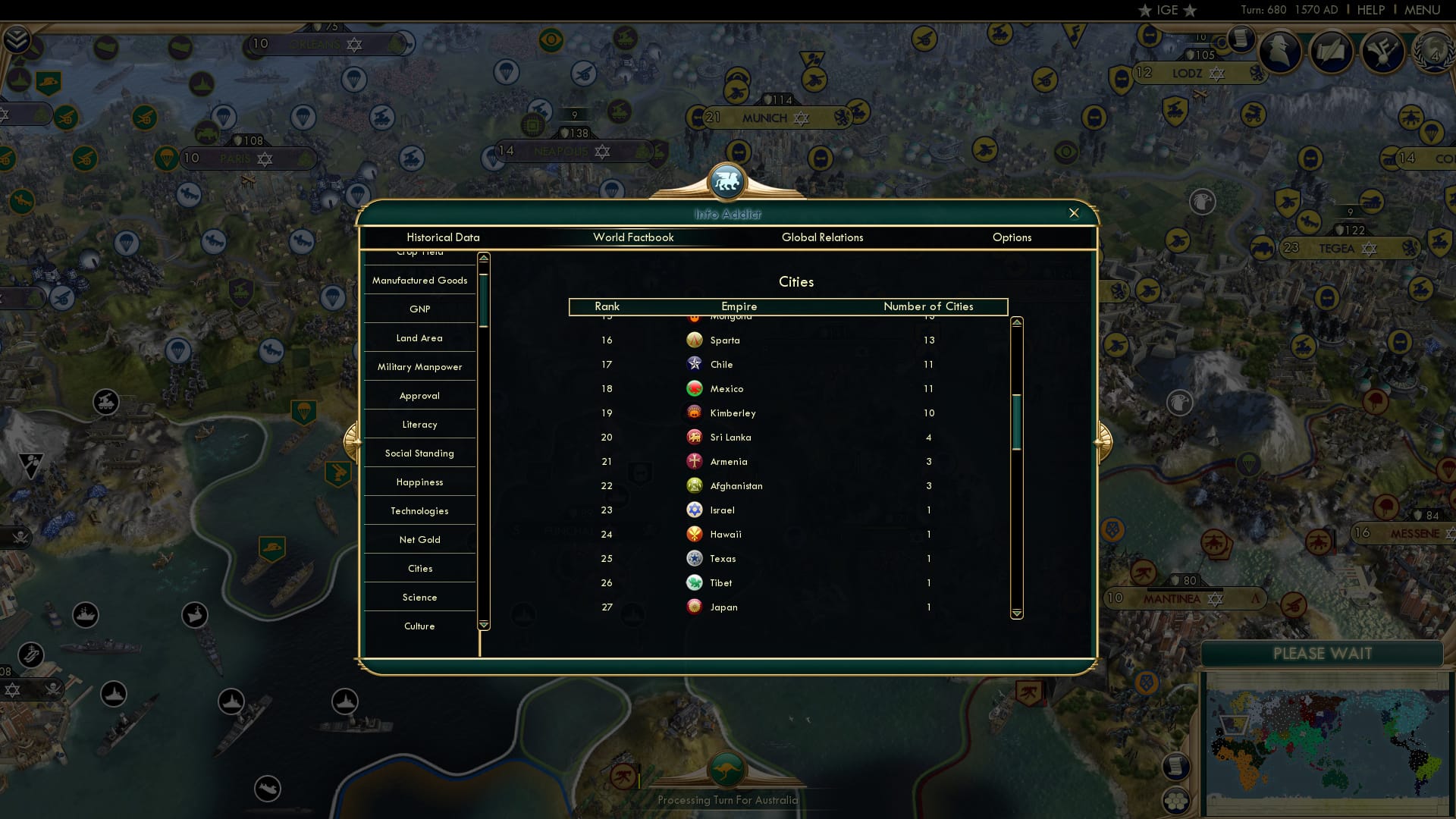
Task: Select the Science category in the sidebar
Action: (419, 597)
